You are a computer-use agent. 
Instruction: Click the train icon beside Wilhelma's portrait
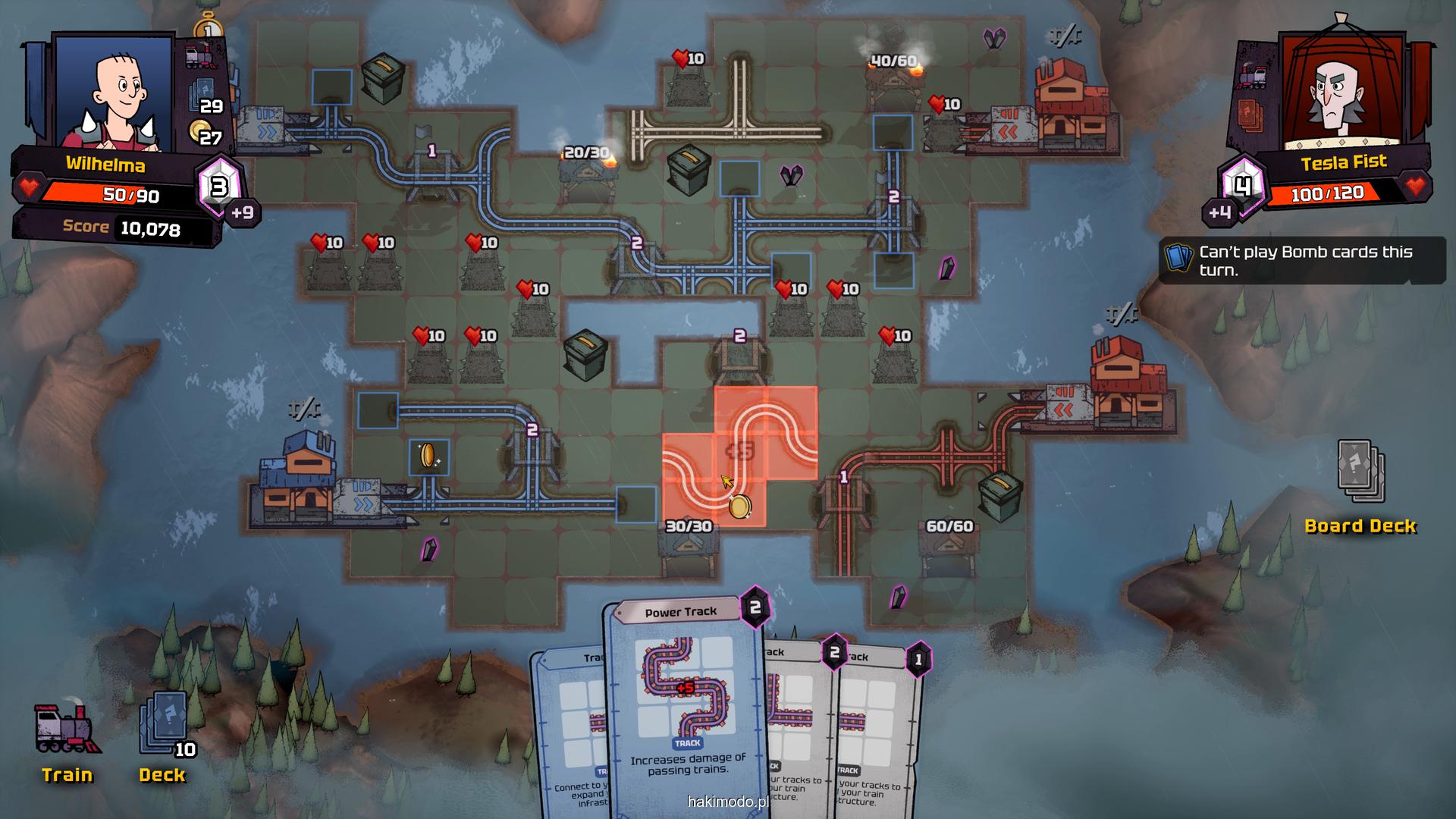tap(200, 56)
